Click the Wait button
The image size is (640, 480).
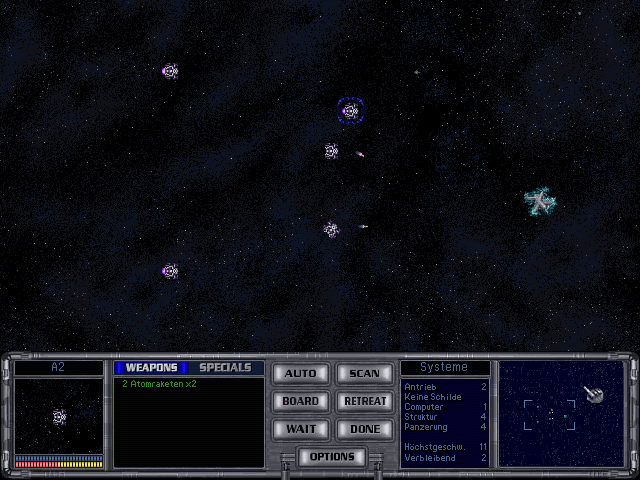pyautogui.click(x=300, y=429)
